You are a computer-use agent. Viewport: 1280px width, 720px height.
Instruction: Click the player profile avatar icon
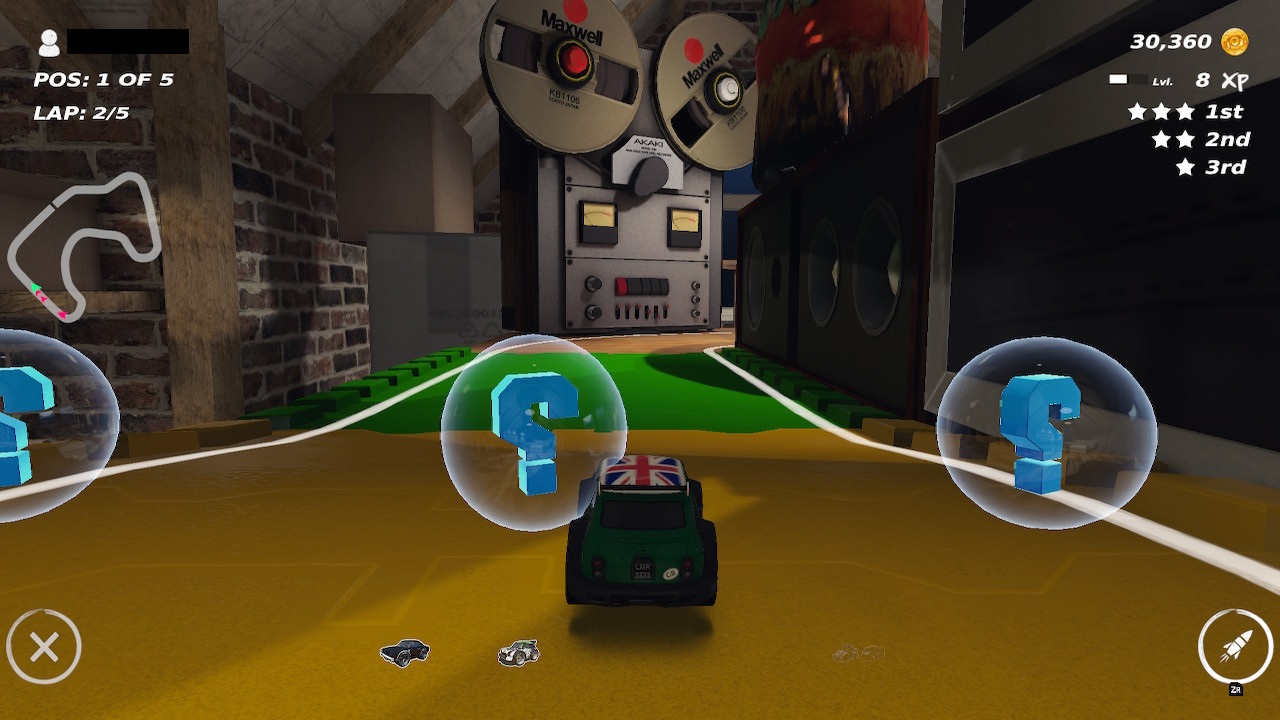coord(49,44)
